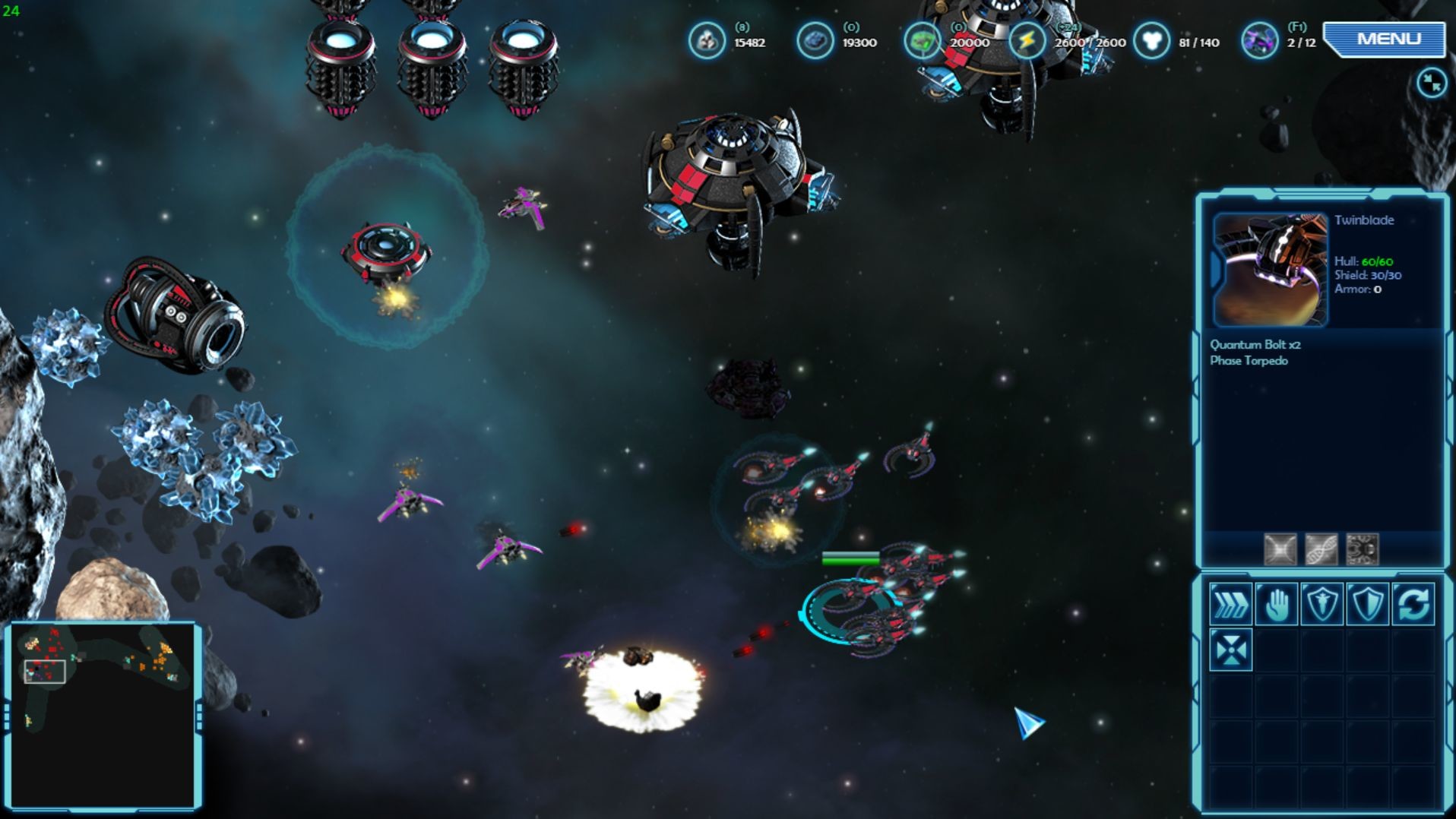Activate the hand stop command

point(1276,605)
